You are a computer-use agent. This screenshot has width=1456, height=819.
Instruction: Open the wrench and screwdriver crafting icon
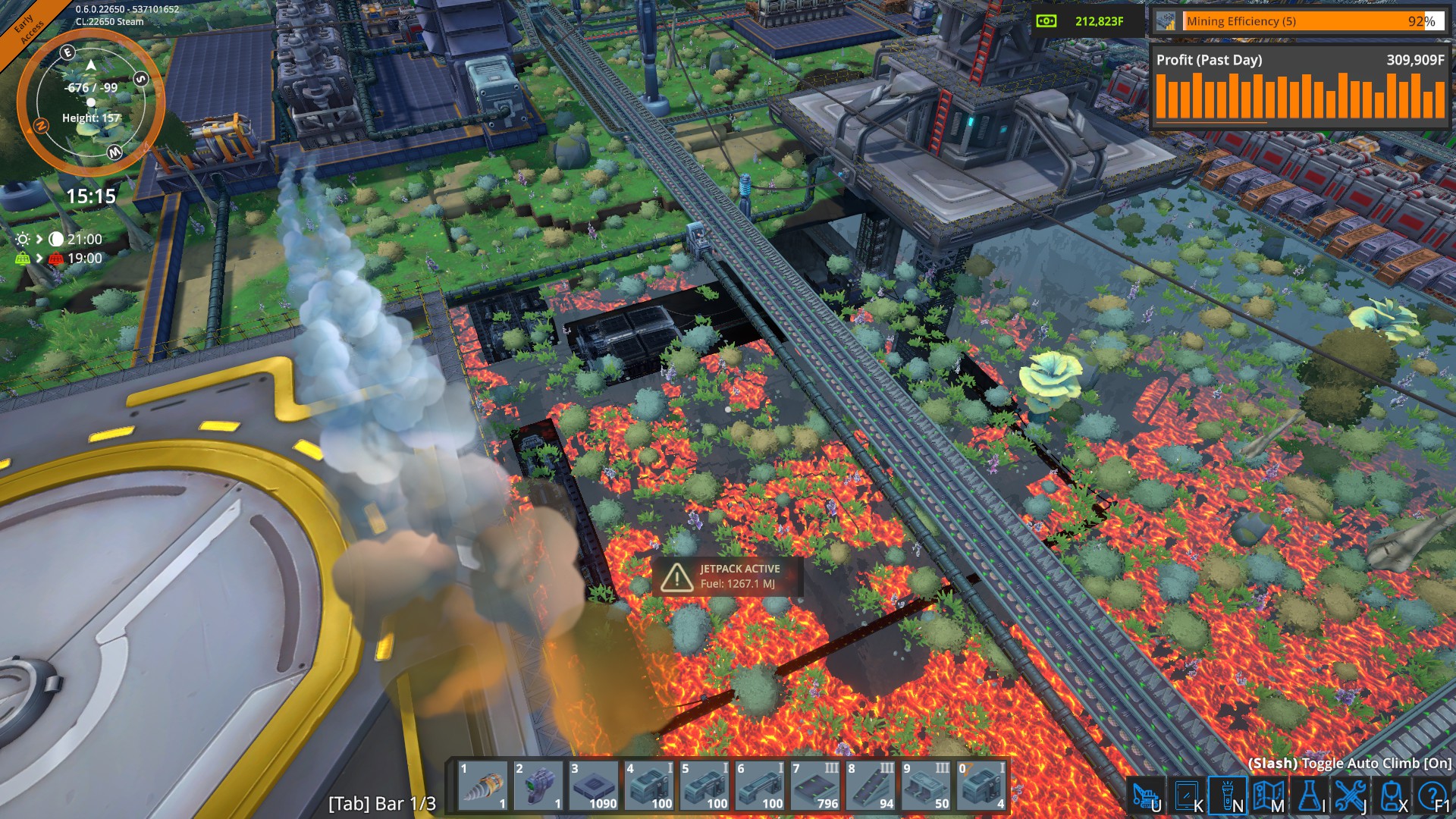coord(1351,797)
